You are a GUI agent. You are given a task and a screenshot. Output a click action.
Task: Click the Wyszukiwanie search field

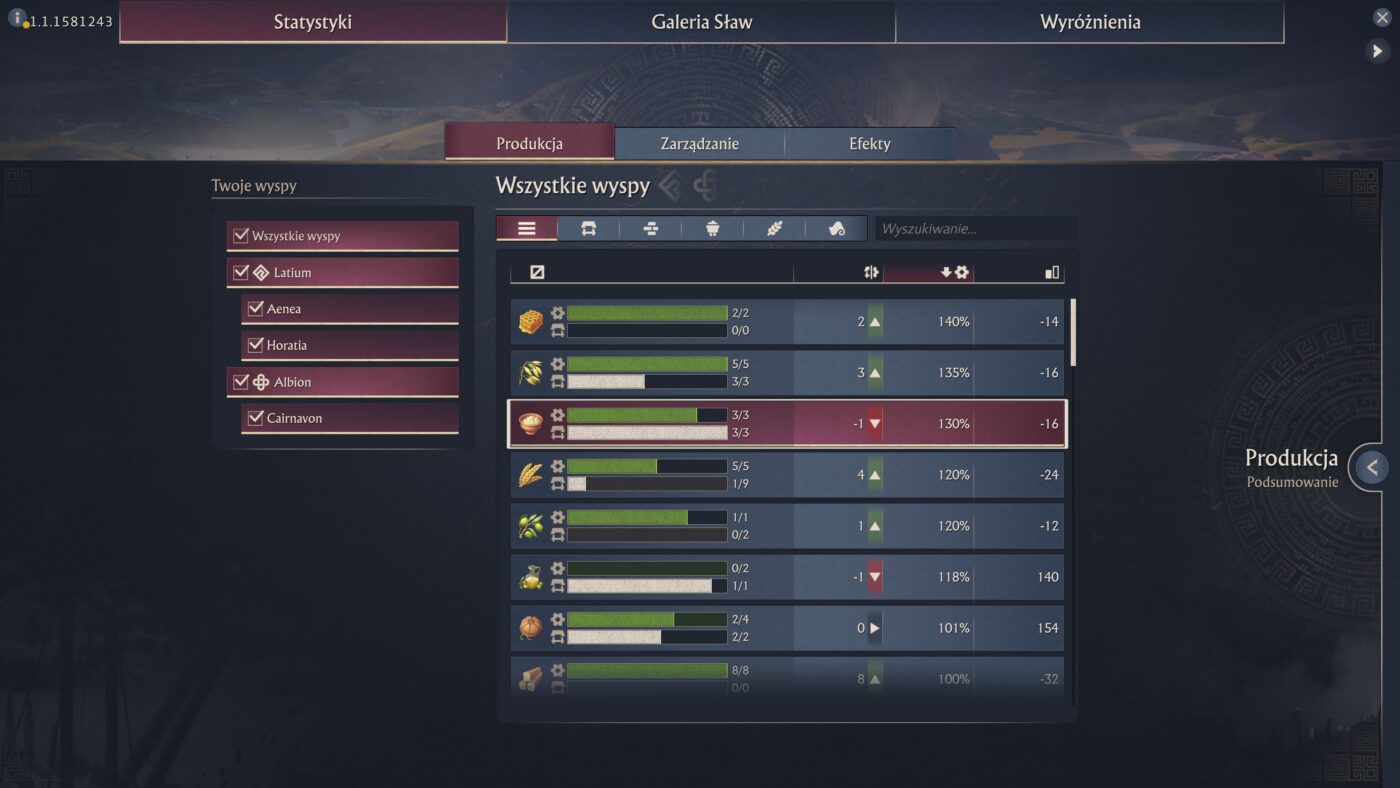[975, 229]
